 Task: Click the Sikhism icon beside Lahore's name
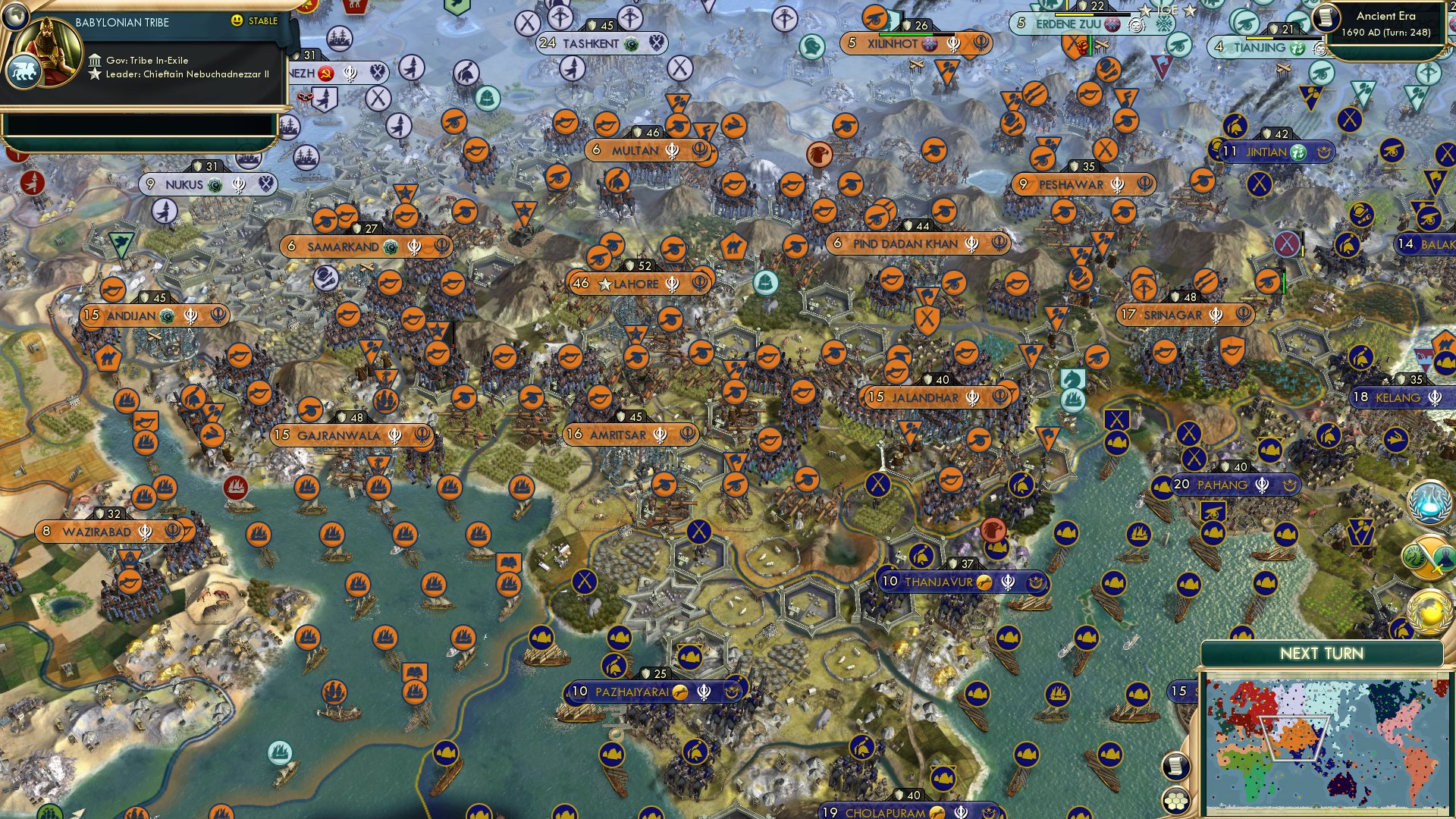[673, 284]
